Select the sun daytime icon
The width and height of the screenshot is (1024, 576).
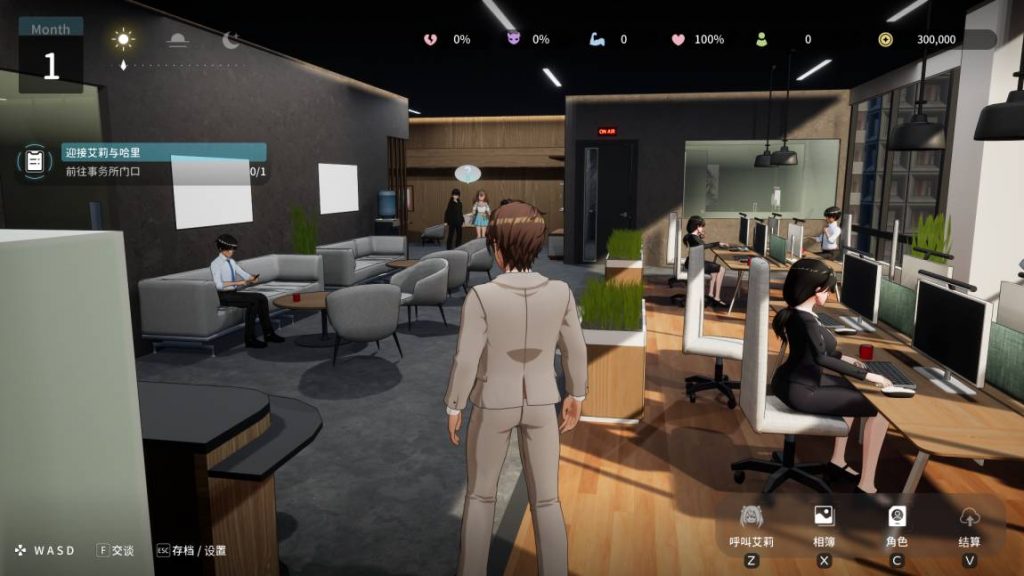point(124,39)
